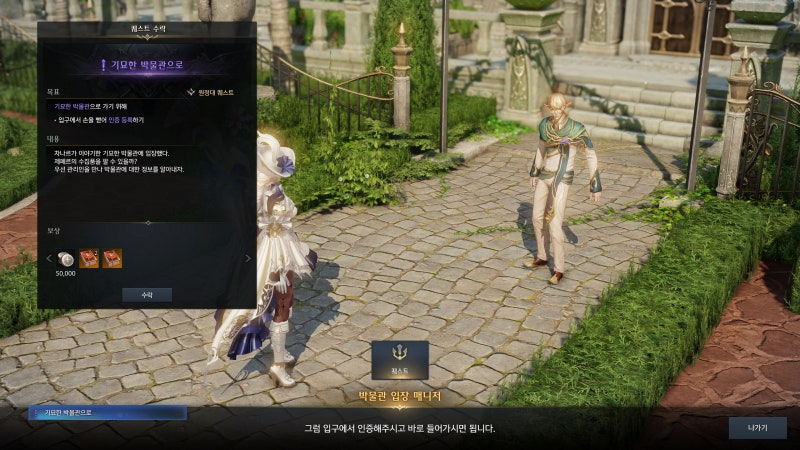Inspect the silver coin reward
The height and width of the screenshot is (450, 800).
pos(65,258)
